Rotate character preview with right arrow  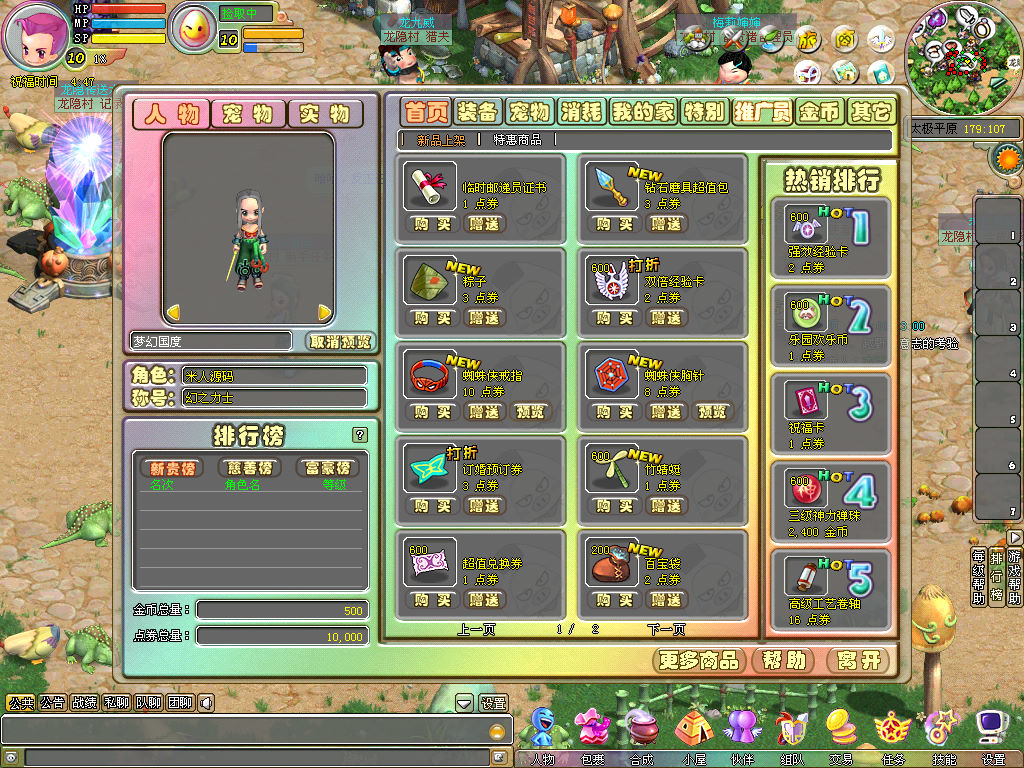(324, 313)
